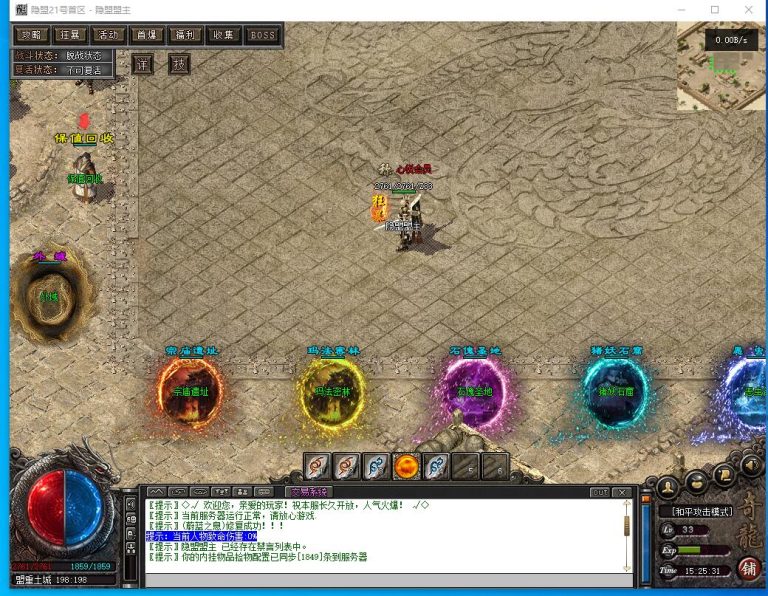Open the 收集 collection menu

pyautogui.click(x=223, y=35)
